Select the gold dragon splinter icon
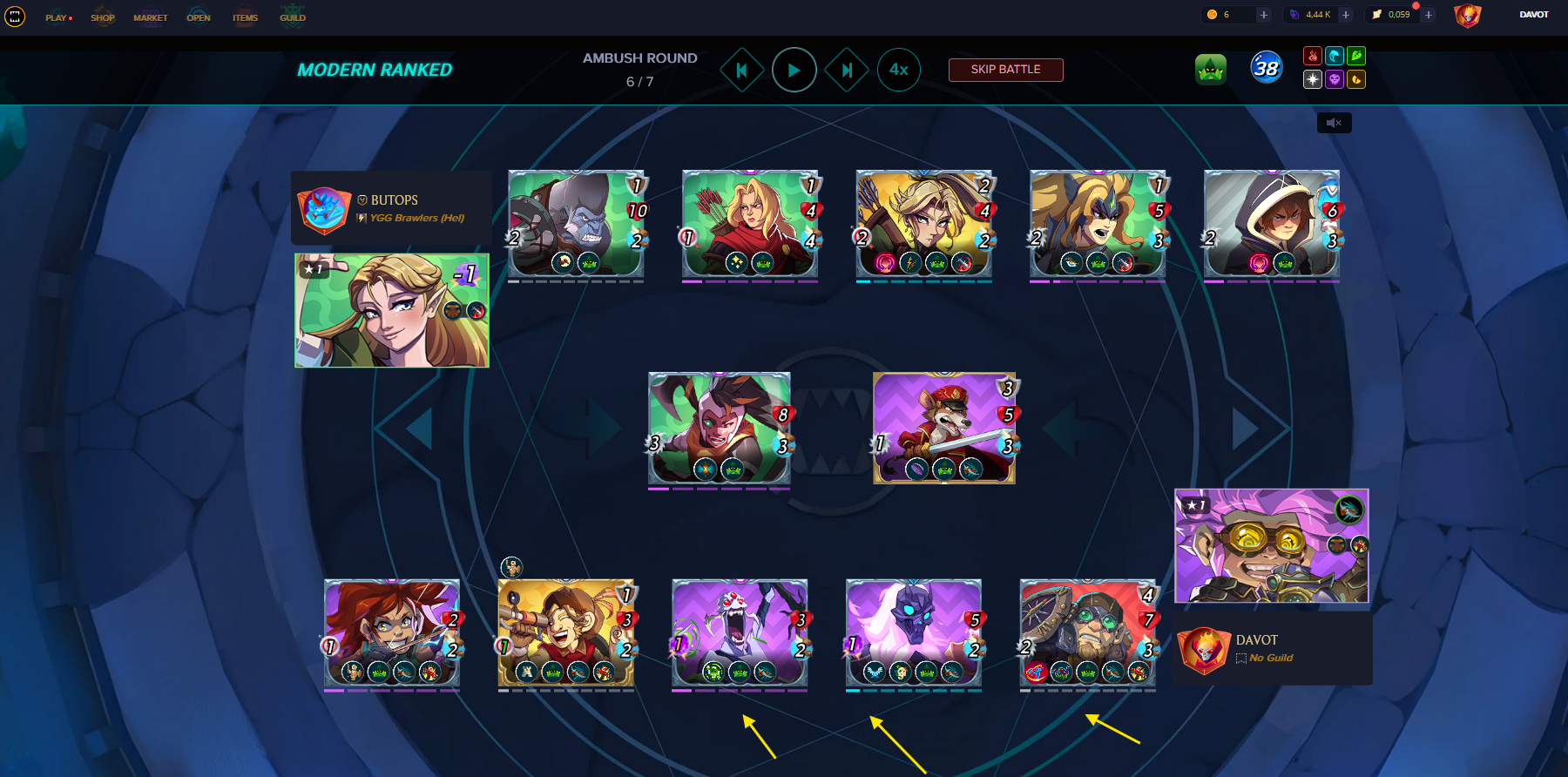This screenshot has height=777, width=1568. click(1356, 79)
